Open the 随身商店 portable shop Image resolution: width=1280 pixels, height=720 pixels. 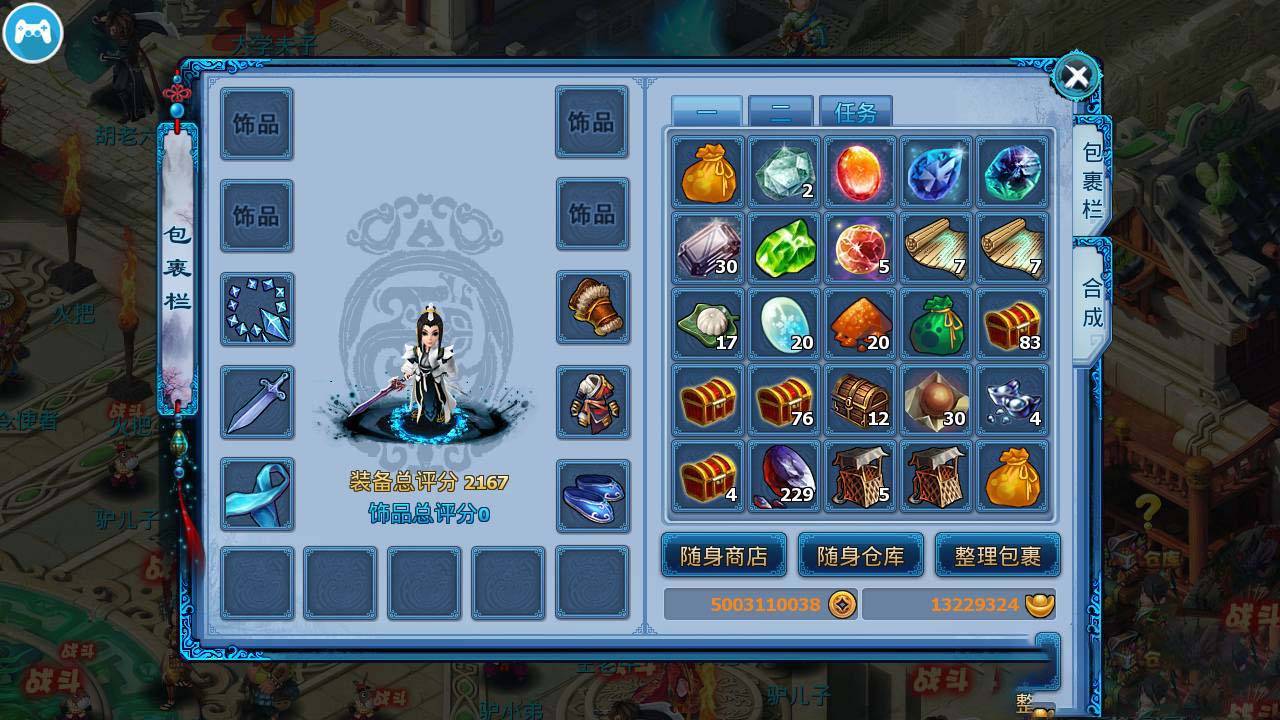click(x=723, y=554)
